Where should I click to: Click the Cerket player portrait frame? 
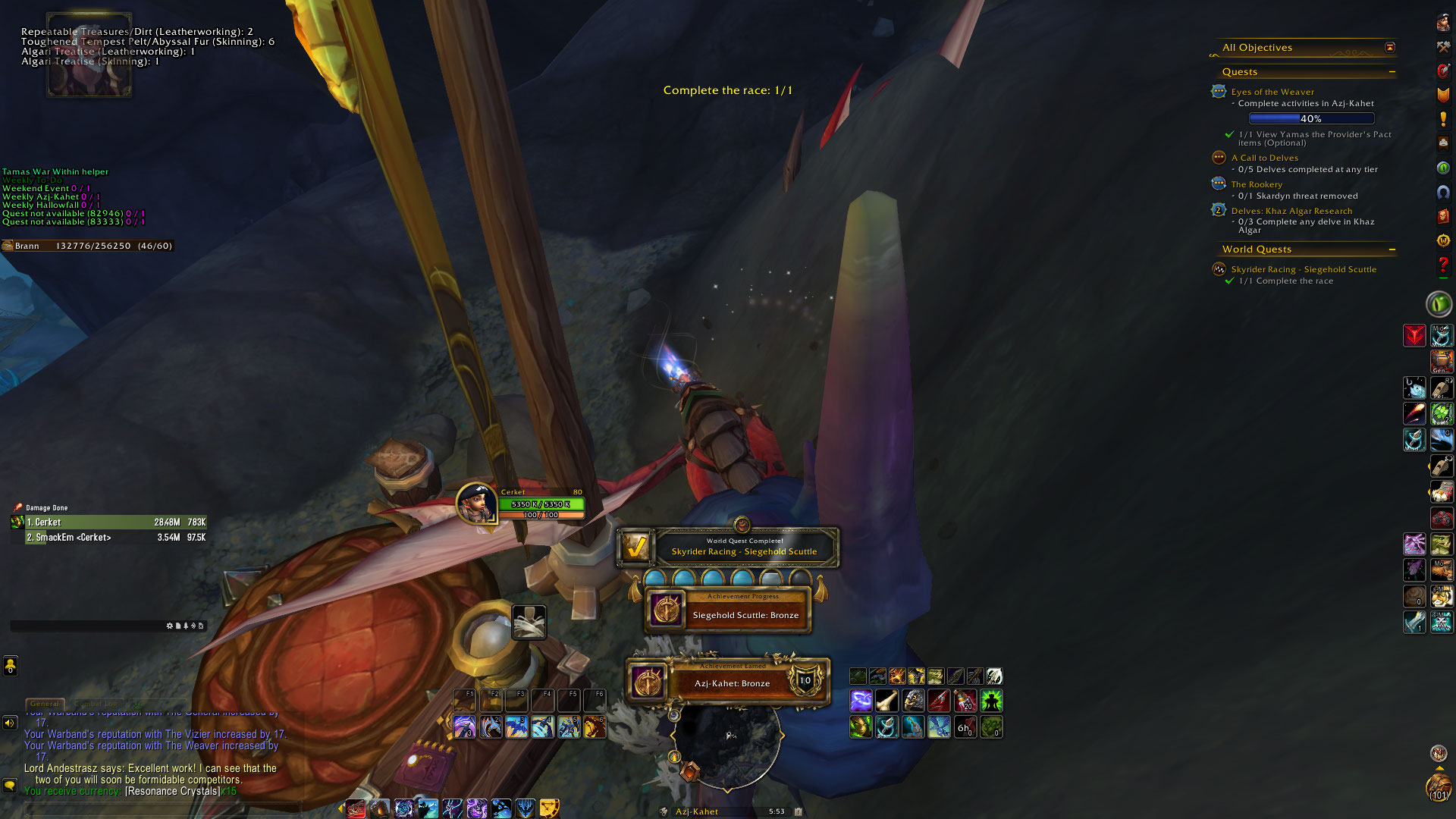click(476, 504)
